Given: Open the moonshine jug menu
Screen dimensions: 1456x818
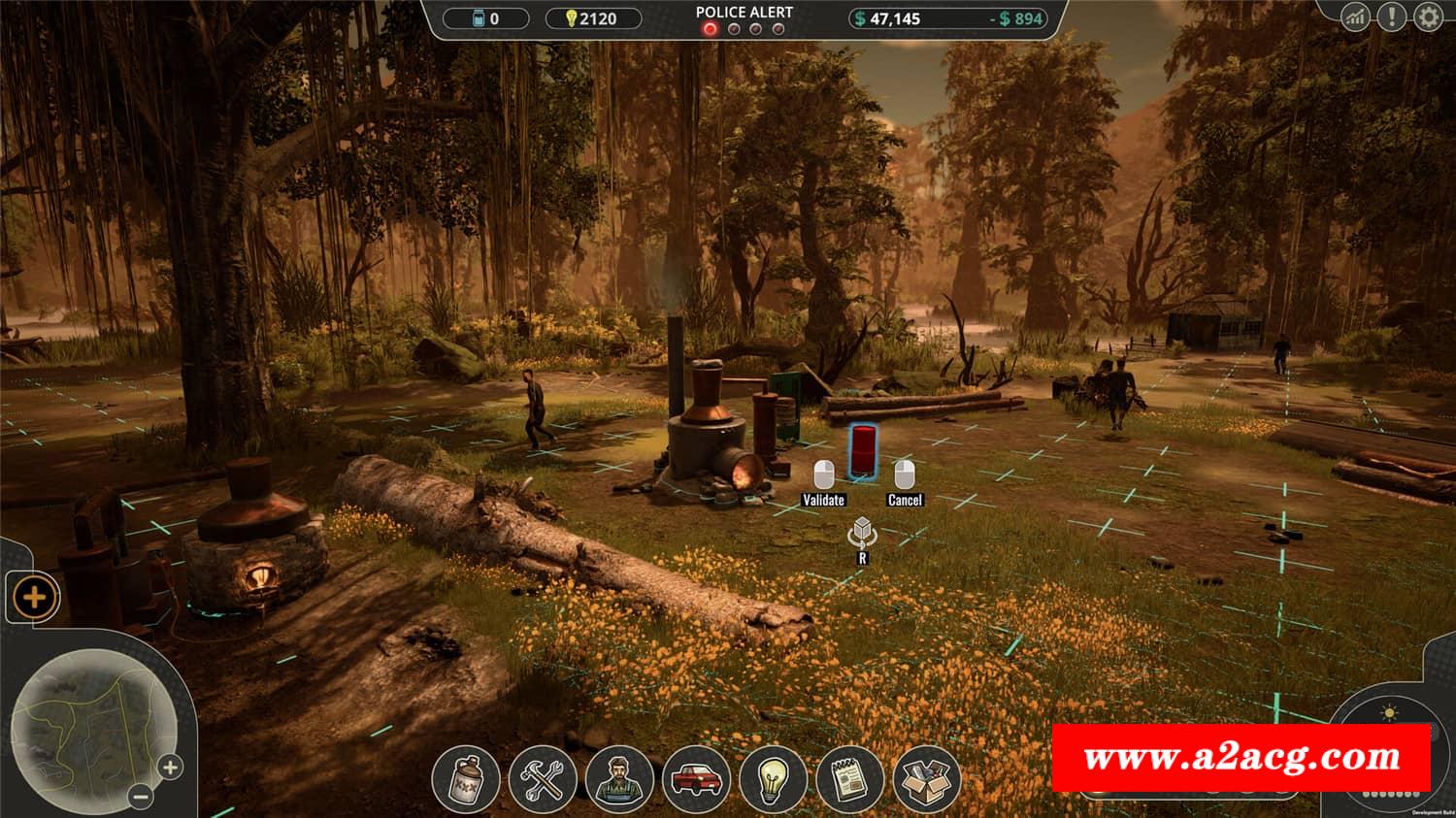Looking at the screenshot, I should [465, 779].
